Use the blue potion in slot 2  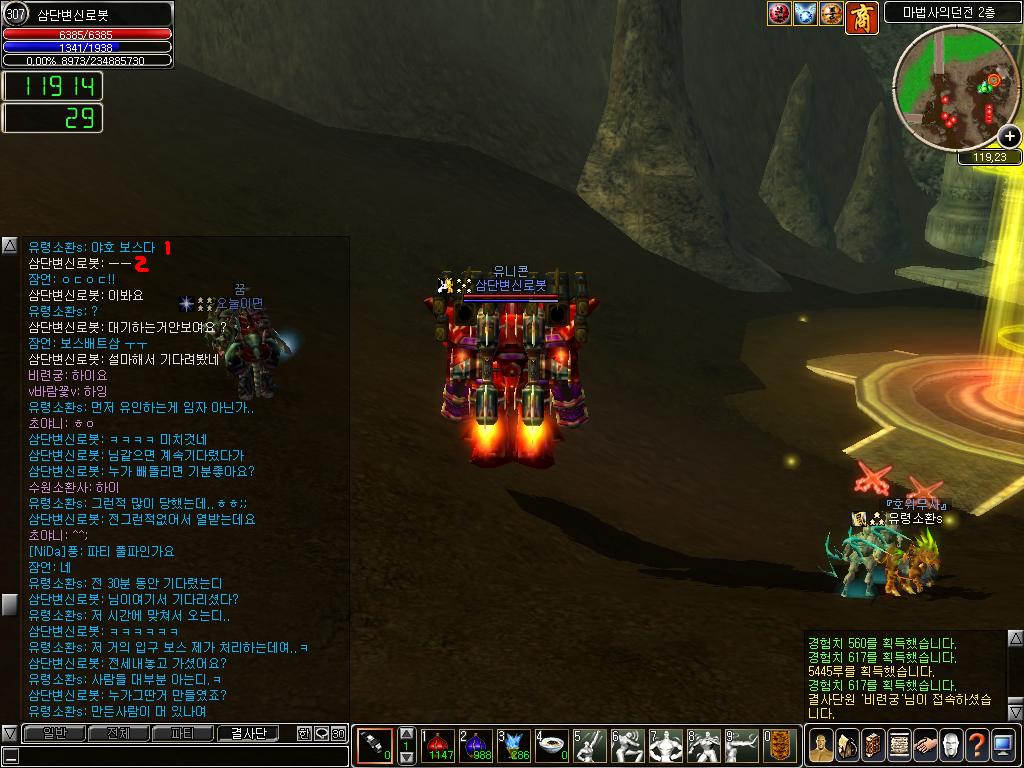click(477, 745)
